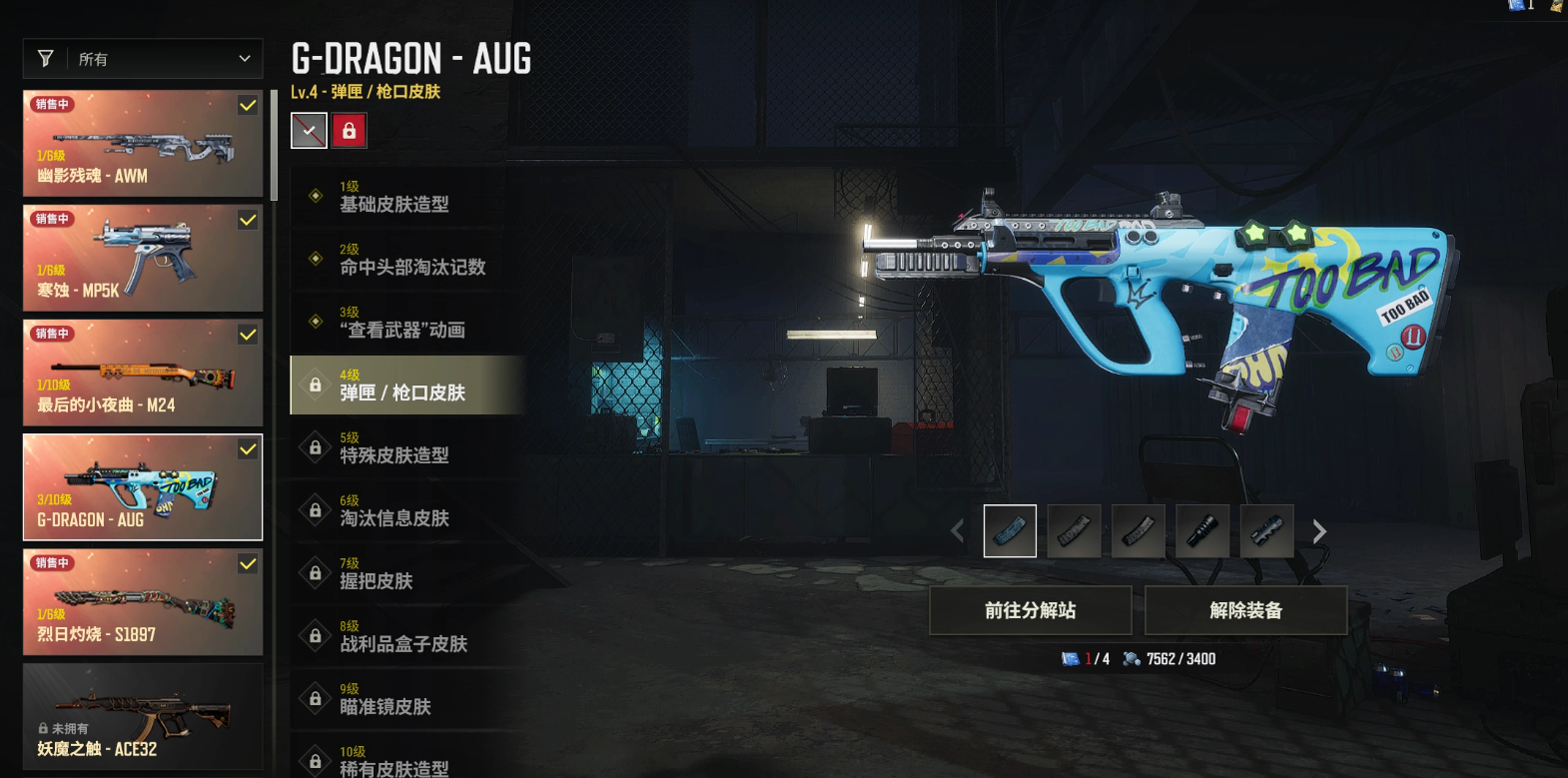Select the G-DRAGON - AUG skin card
Screen dimensions: 1568x778
[143, 487]
